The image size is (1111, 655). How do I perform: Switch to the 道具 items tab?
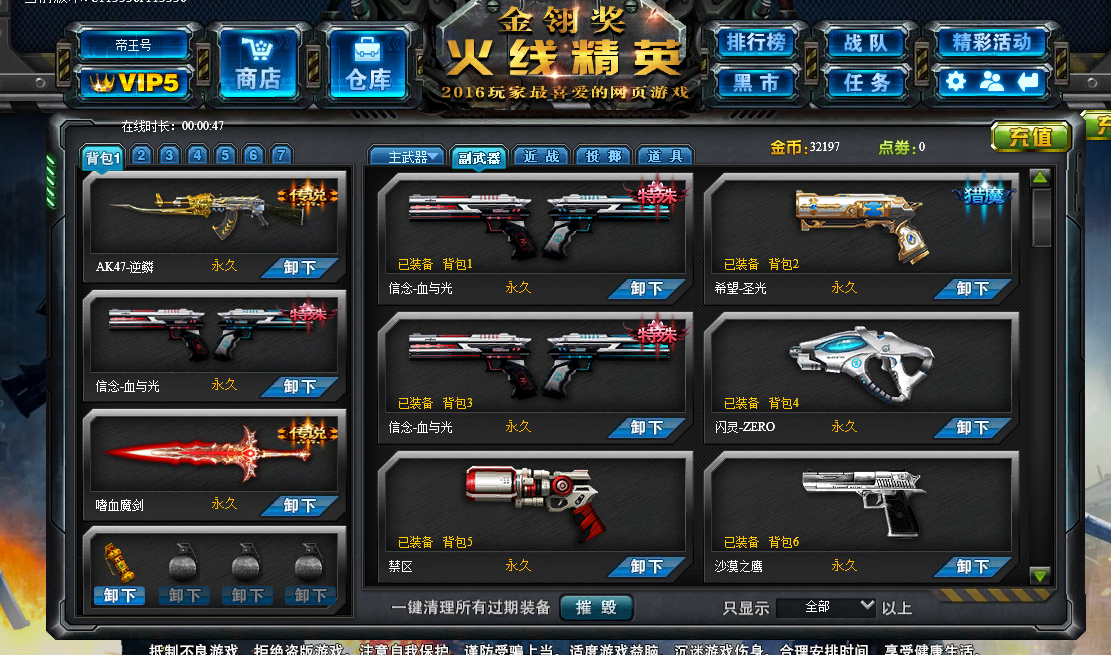tap(665, 157)
